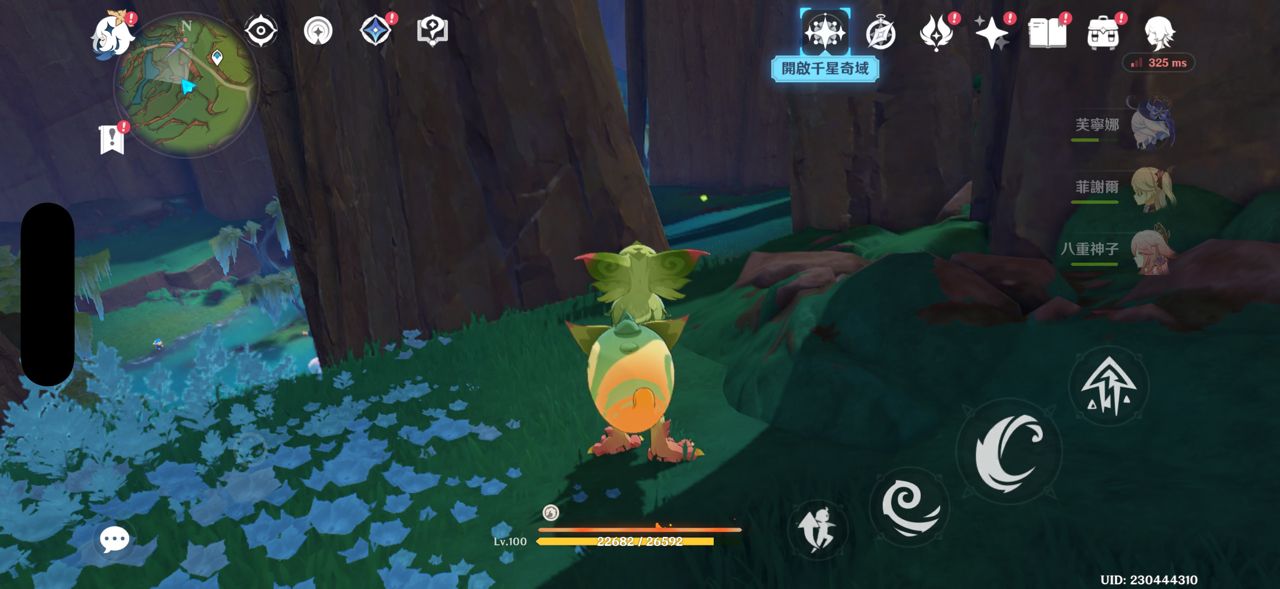Viewport: 1280px width, 589px height.
Task: Open the circular minimap
Action: pos(186,84)
